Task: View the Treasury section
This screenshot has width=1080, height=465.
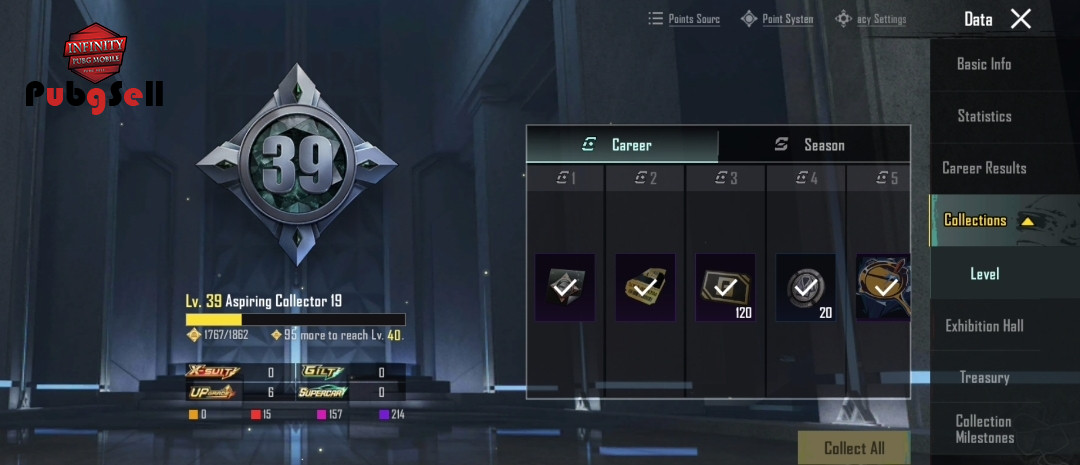Action: pos(984,377)
